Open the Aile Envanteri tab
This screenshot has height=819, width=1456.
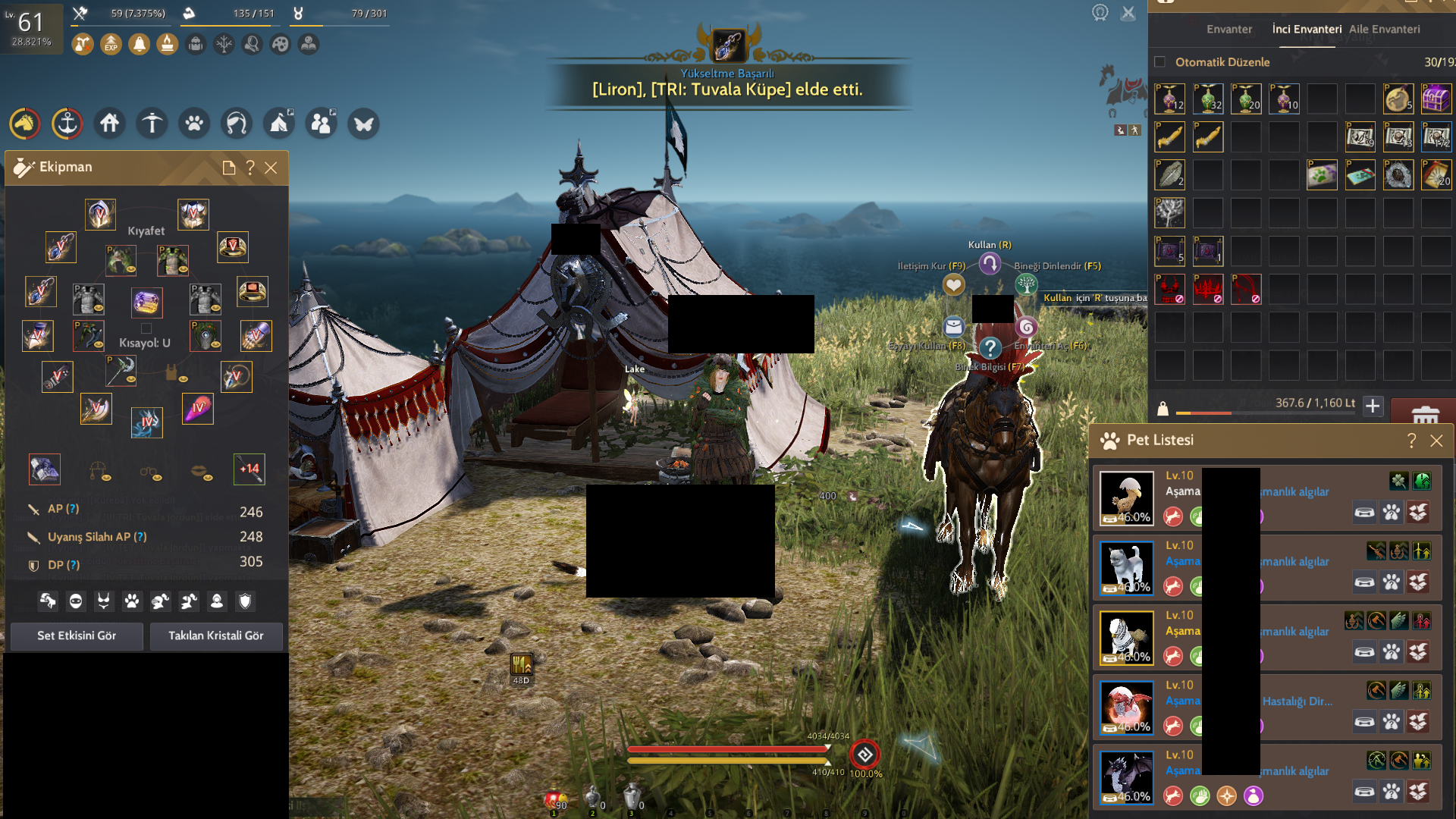[x=1384, y=29]
